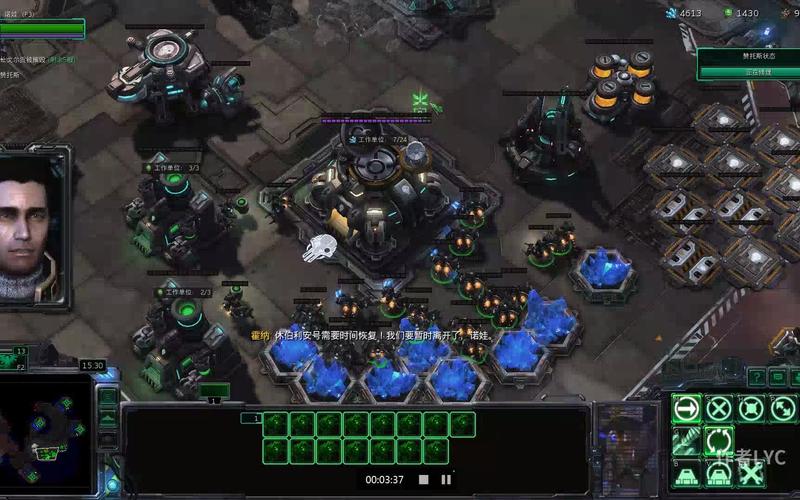Activate the Hold Position command
Image resolution: width=800 pixels, height=500 pixels.
point(751,408)
